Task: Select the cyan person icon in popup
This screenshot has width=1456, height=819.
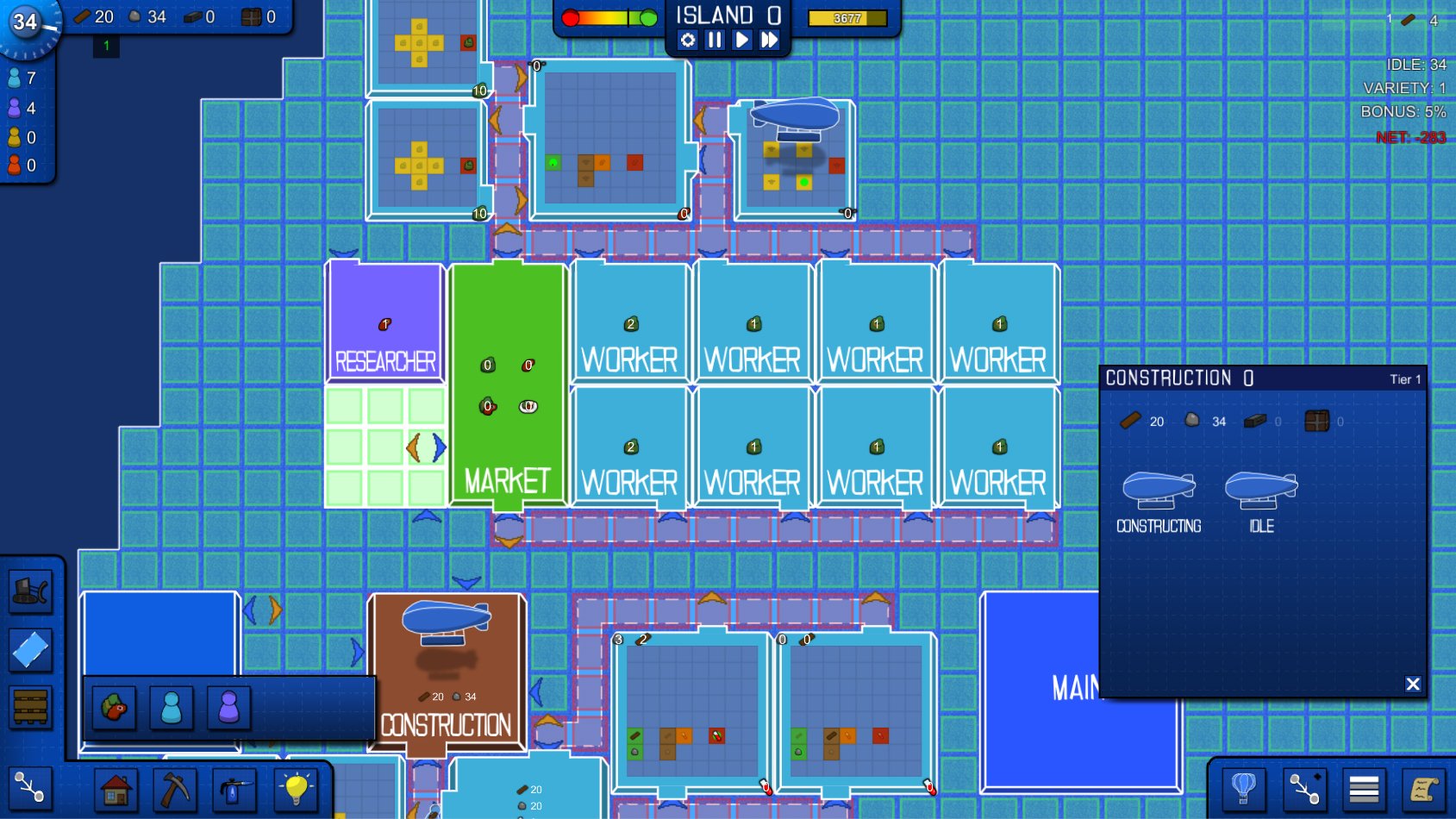Action: [172, 709]
